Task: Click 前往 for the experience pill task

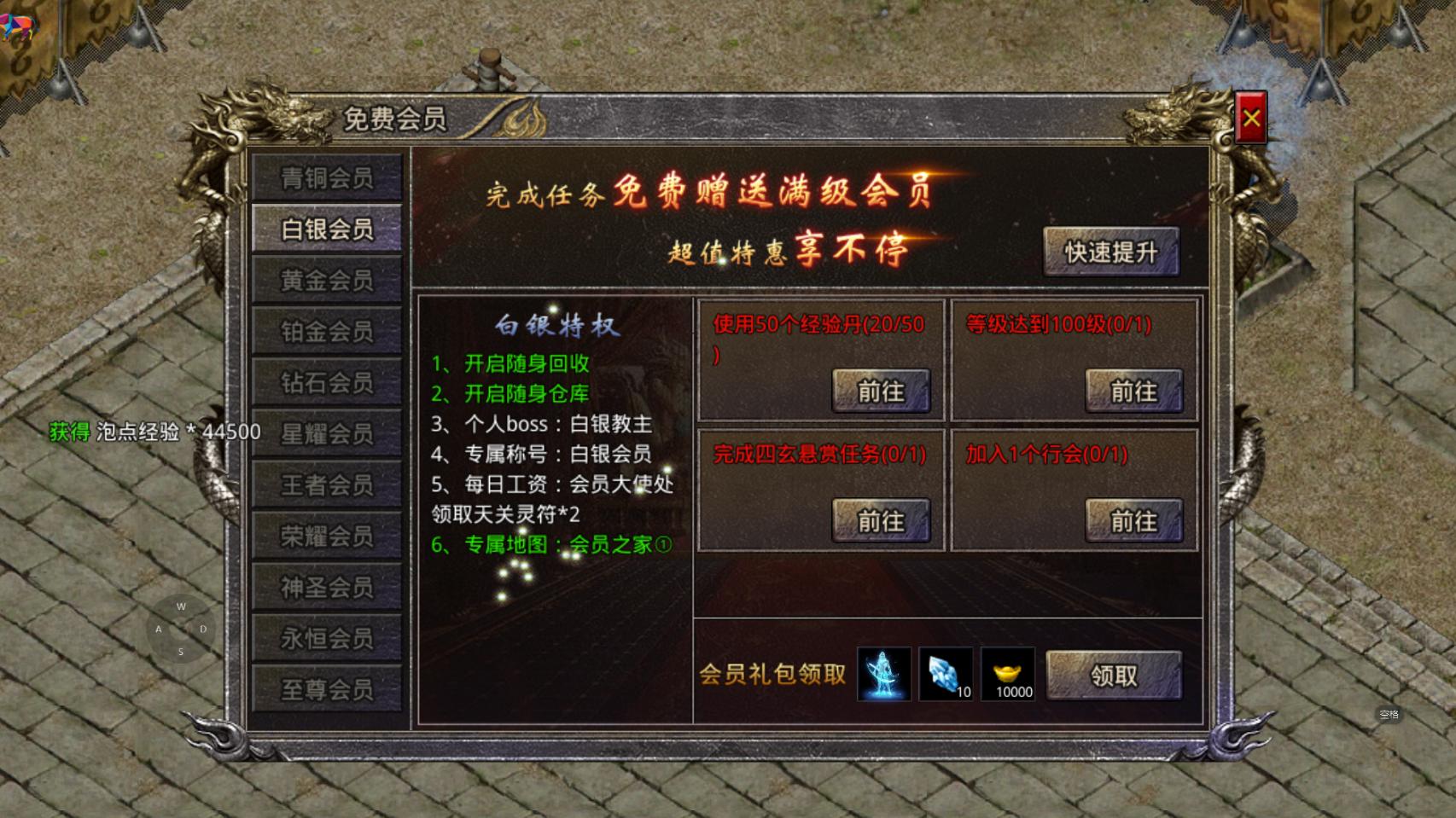Action: pyautogui.click(x=882, y=391)
